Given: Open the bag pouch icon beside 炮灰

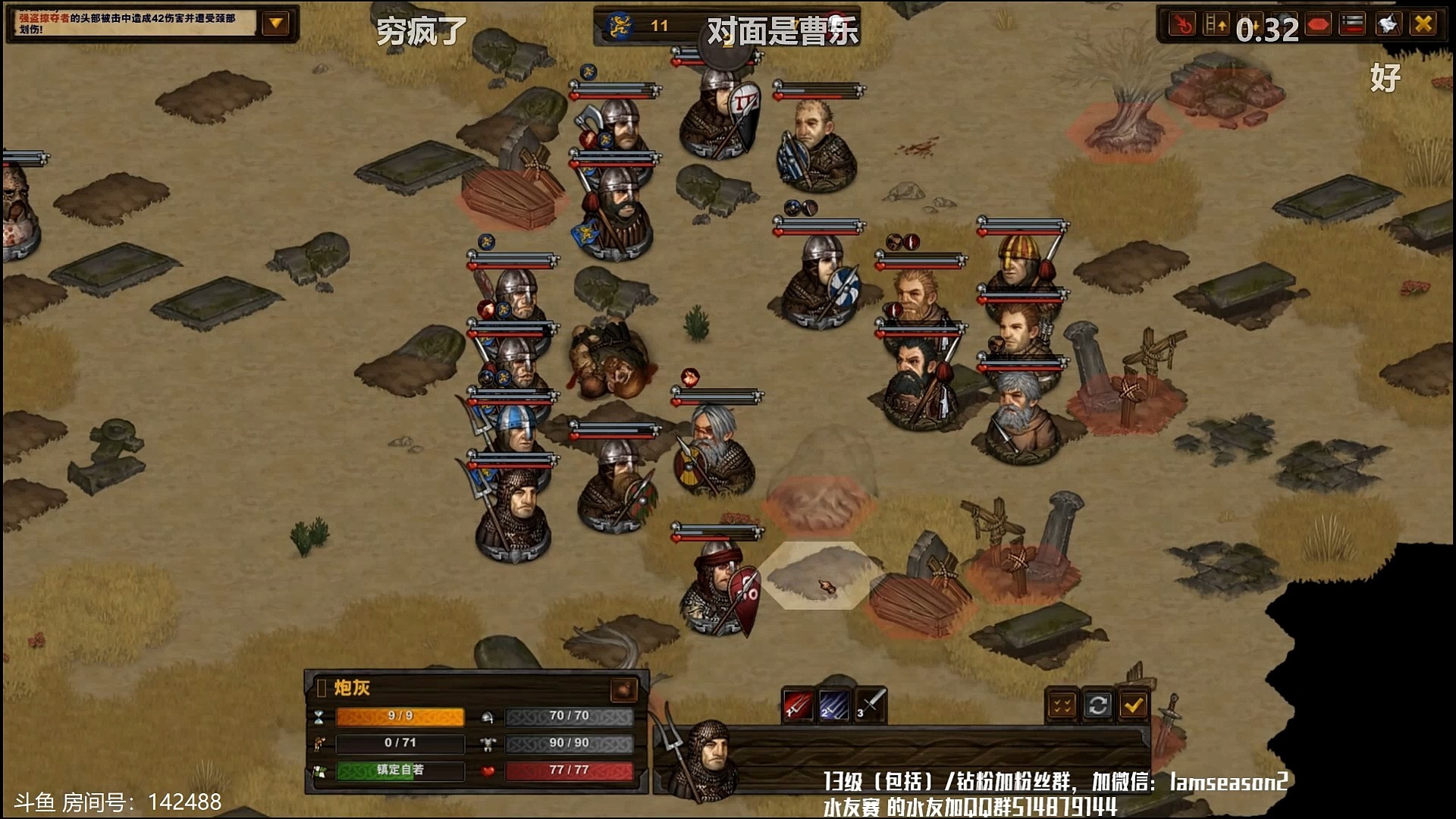Looking at the screenshot, I should [x=623, y=689].
